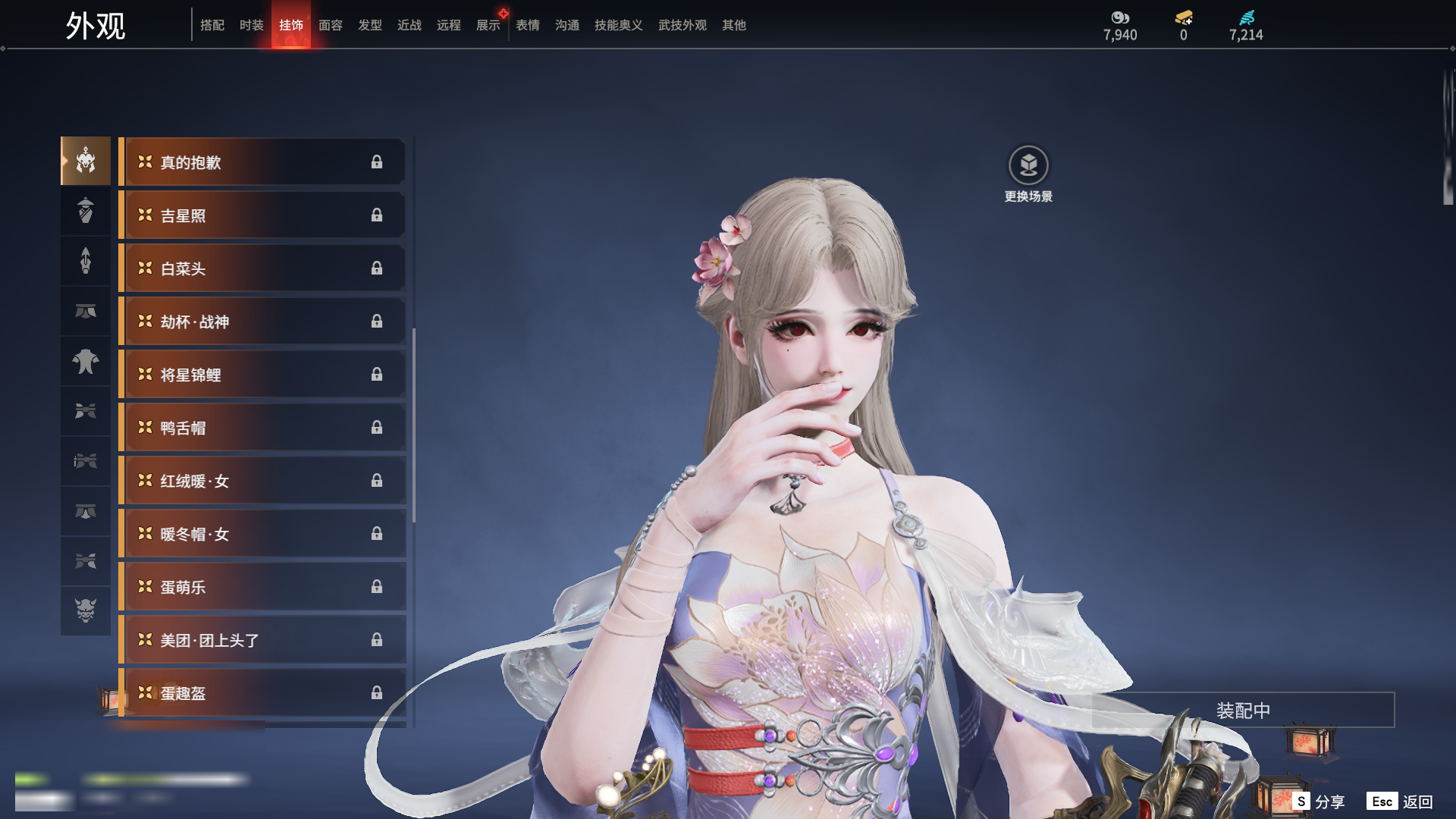Choose the 真的抱歉 accessory entry
Screen dimensions: 1456x819
(262, 162)
